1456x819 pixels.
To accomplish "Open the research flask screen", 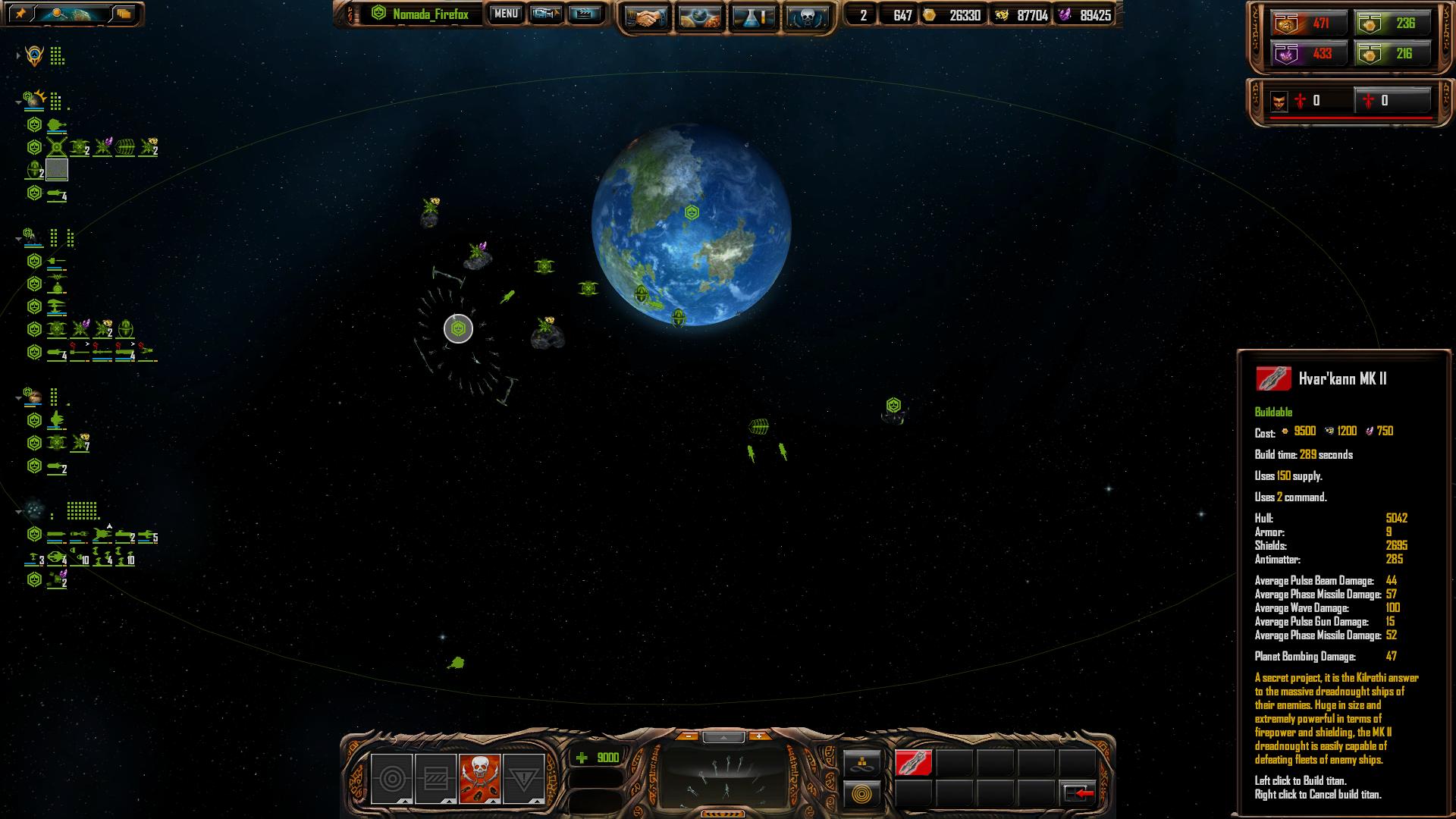I will point(754,17).
